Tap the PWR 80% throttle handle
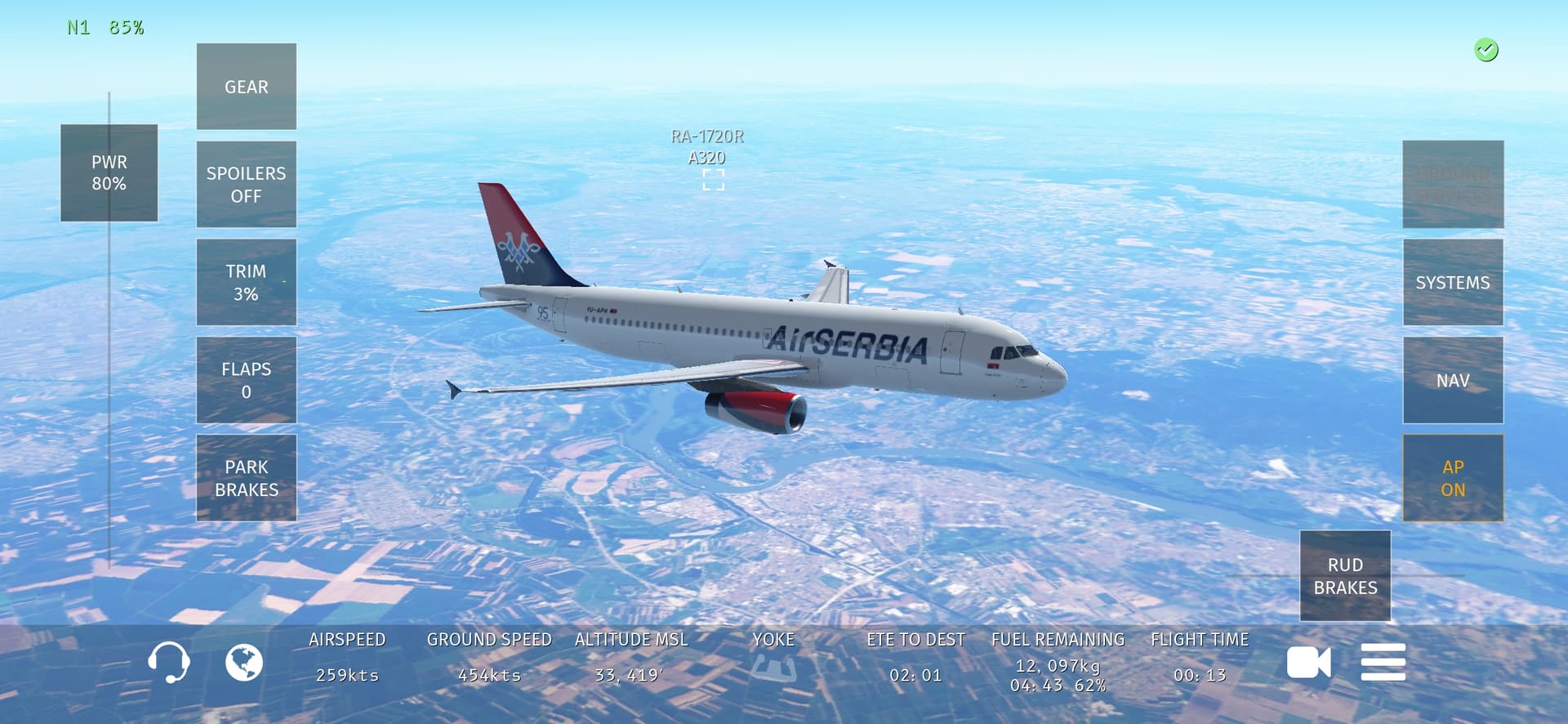This screenshot has width=1568, height=724. 109,172
